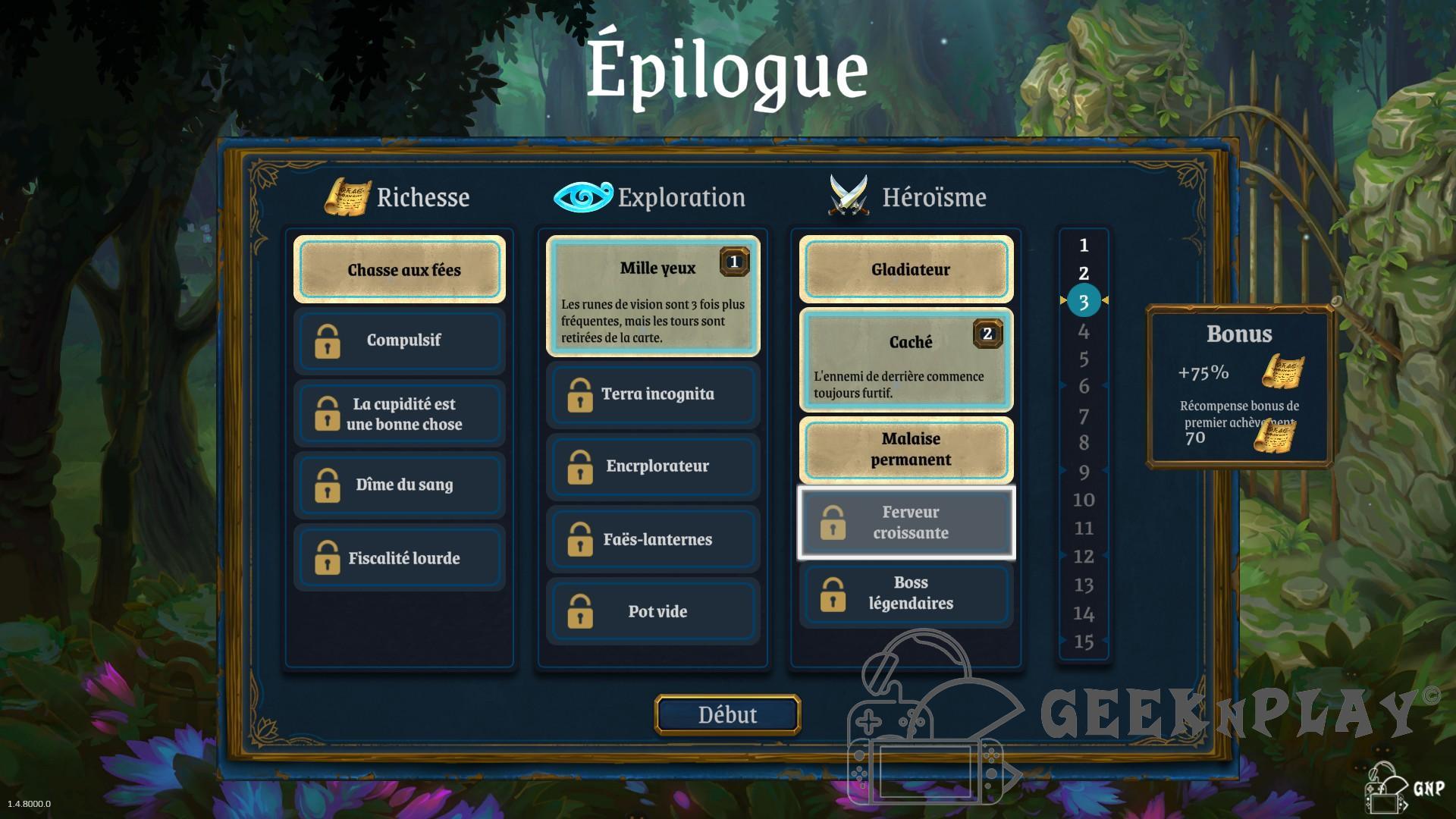The height and width of the screenshot is (819, 1456).
Task: Select the Boss légendaires modifier
Action: [906, 593]
